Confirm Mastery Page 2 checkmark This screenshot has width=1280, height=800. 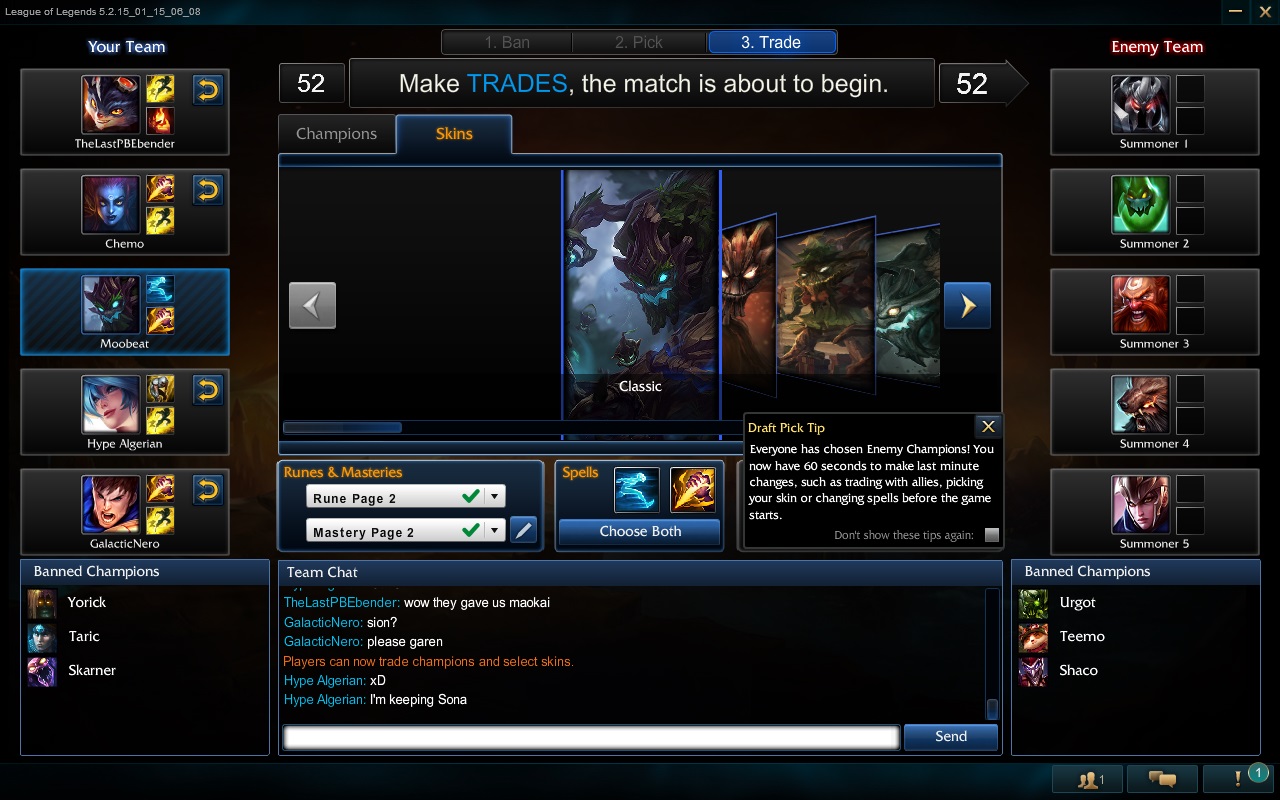click(x=471, y=530)
